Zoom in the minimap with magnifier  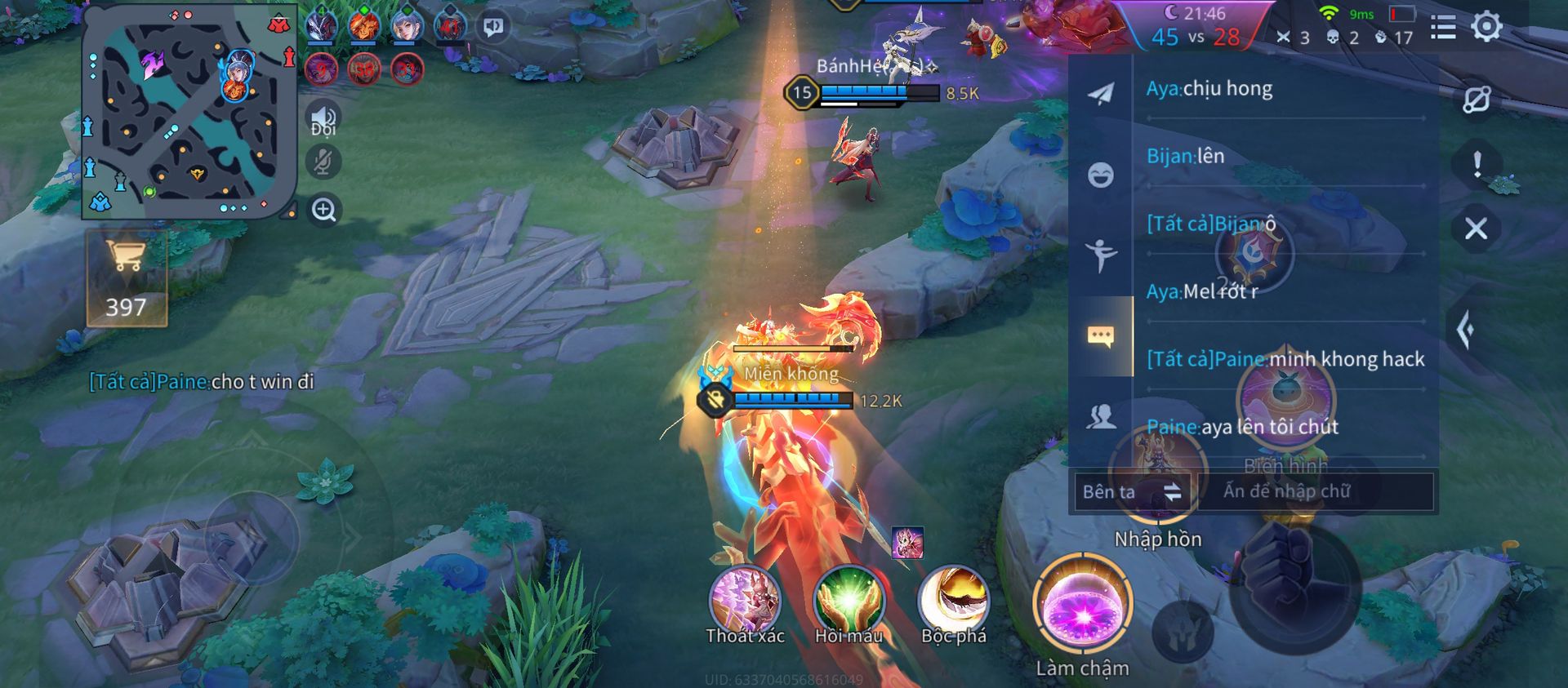(x=324, y=211)
